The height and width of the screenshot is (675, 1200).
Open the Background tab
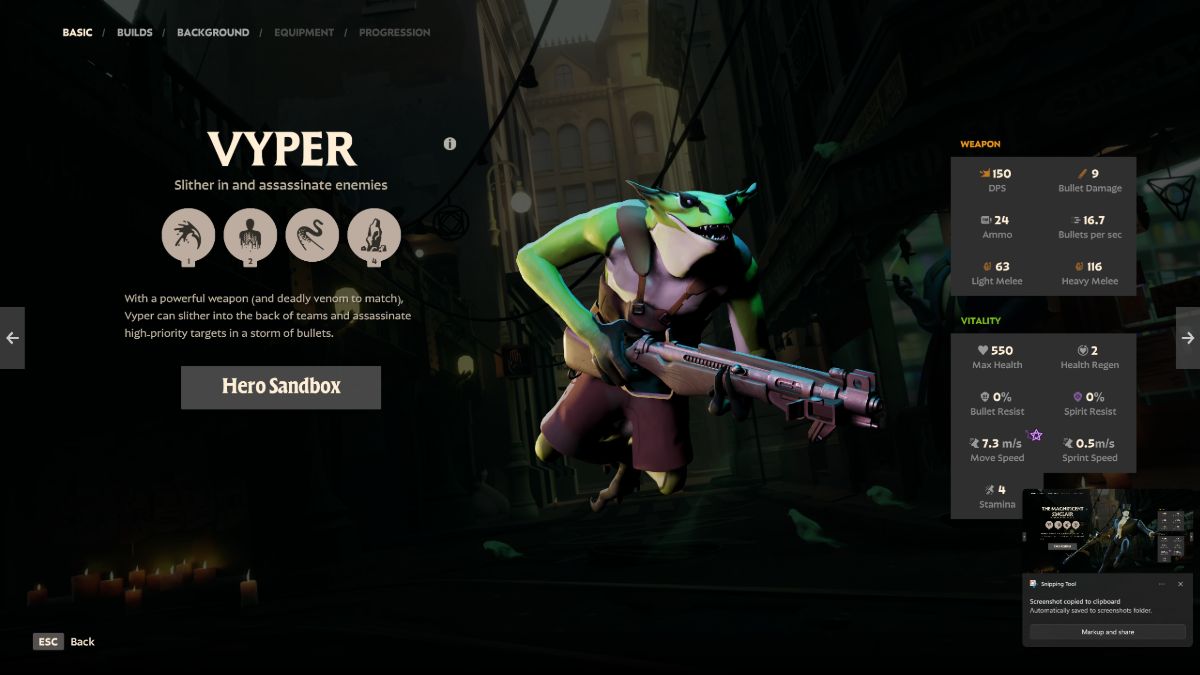213,33
